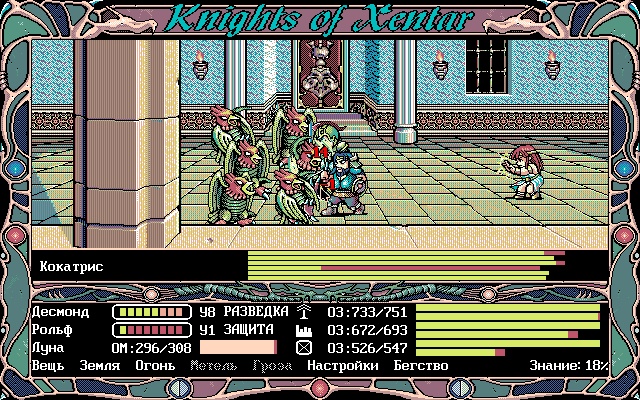This screenshot has width=640, height=400.
Task: Click the crossed-box icon on Луна's row
Action: 304,347
